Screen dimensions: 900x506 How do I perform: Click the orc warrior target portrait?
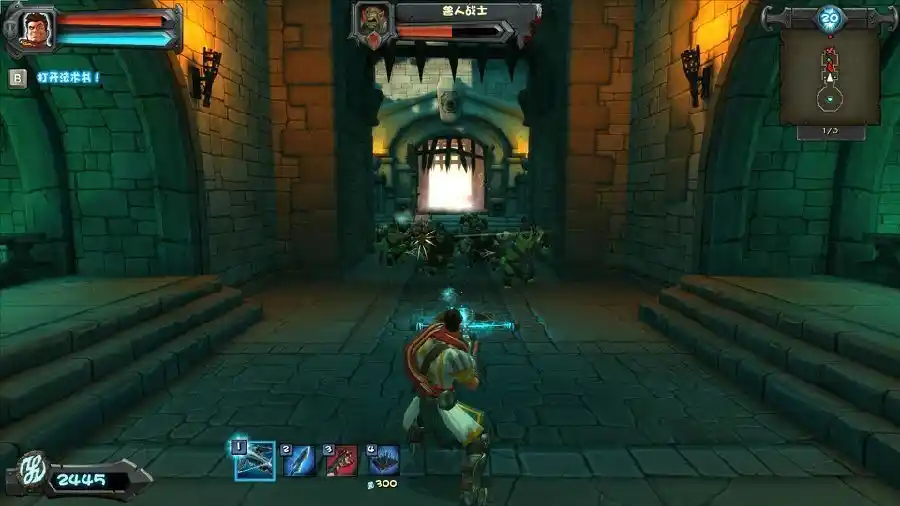[x=373, y=22]
